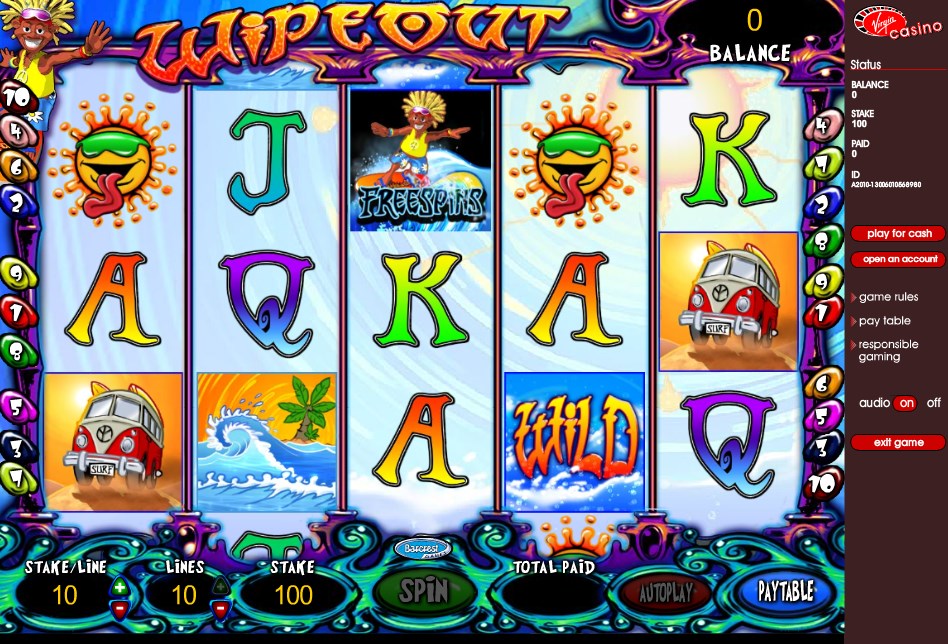Open the in-game Paytable
The width and height of the screenshot is (948, 644).
(x=784, y=591)
